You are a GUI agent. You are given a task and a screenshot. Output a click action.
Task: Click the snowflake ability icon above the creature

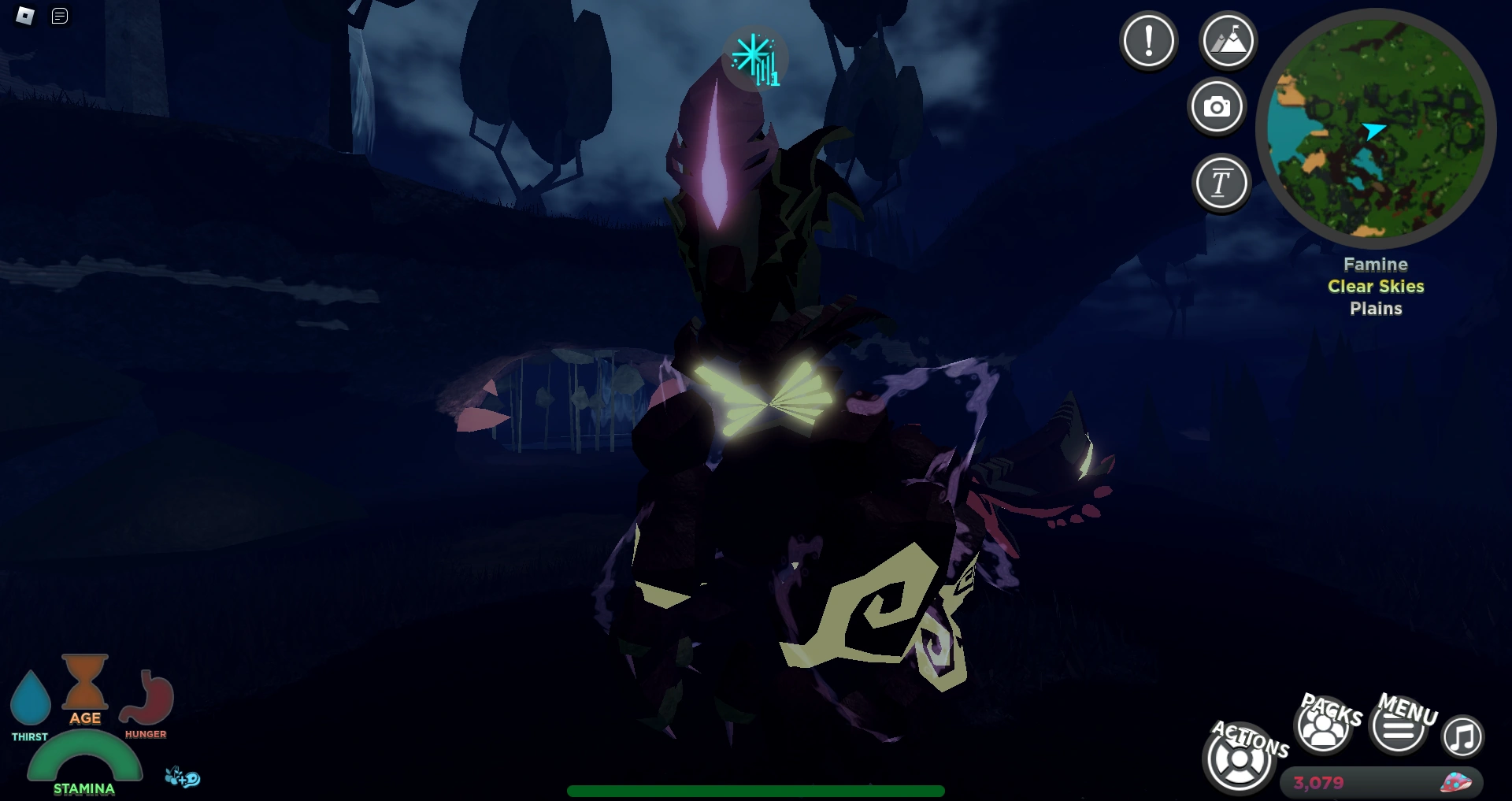pos(754,57)
